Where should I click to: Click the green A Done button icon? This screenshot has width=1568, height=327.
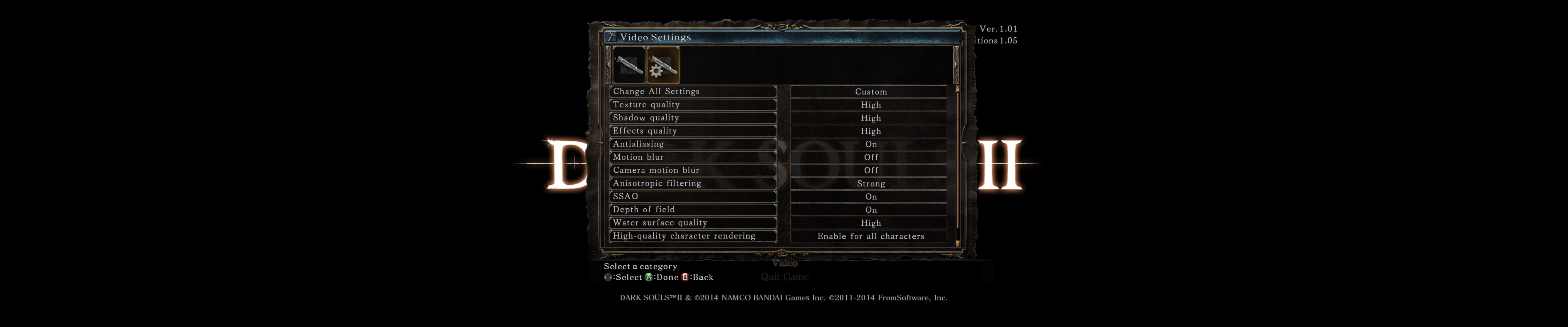(649, 278)
